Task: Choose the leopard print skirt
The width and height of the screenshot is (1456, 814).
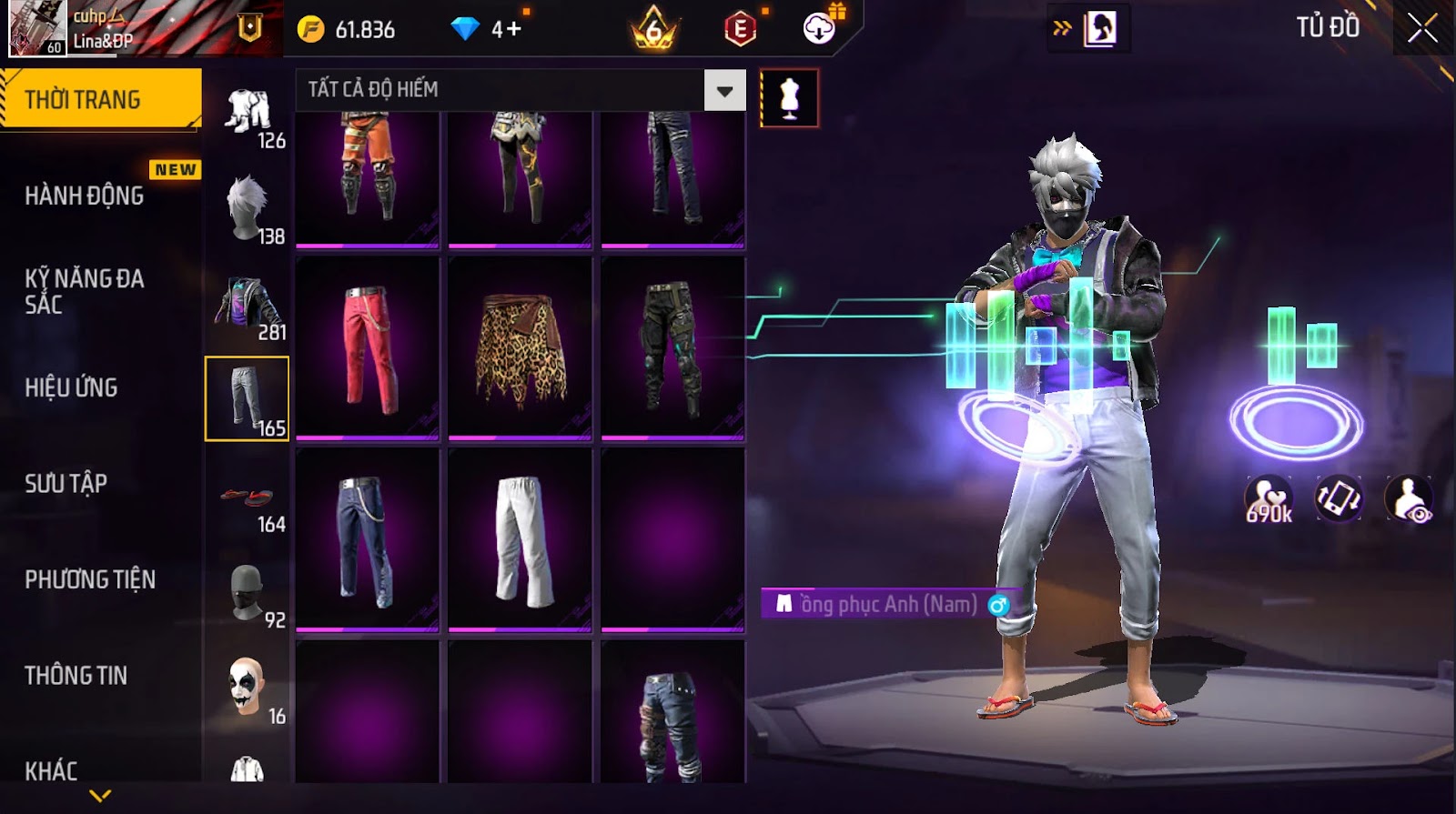Action: pos(521,347)
